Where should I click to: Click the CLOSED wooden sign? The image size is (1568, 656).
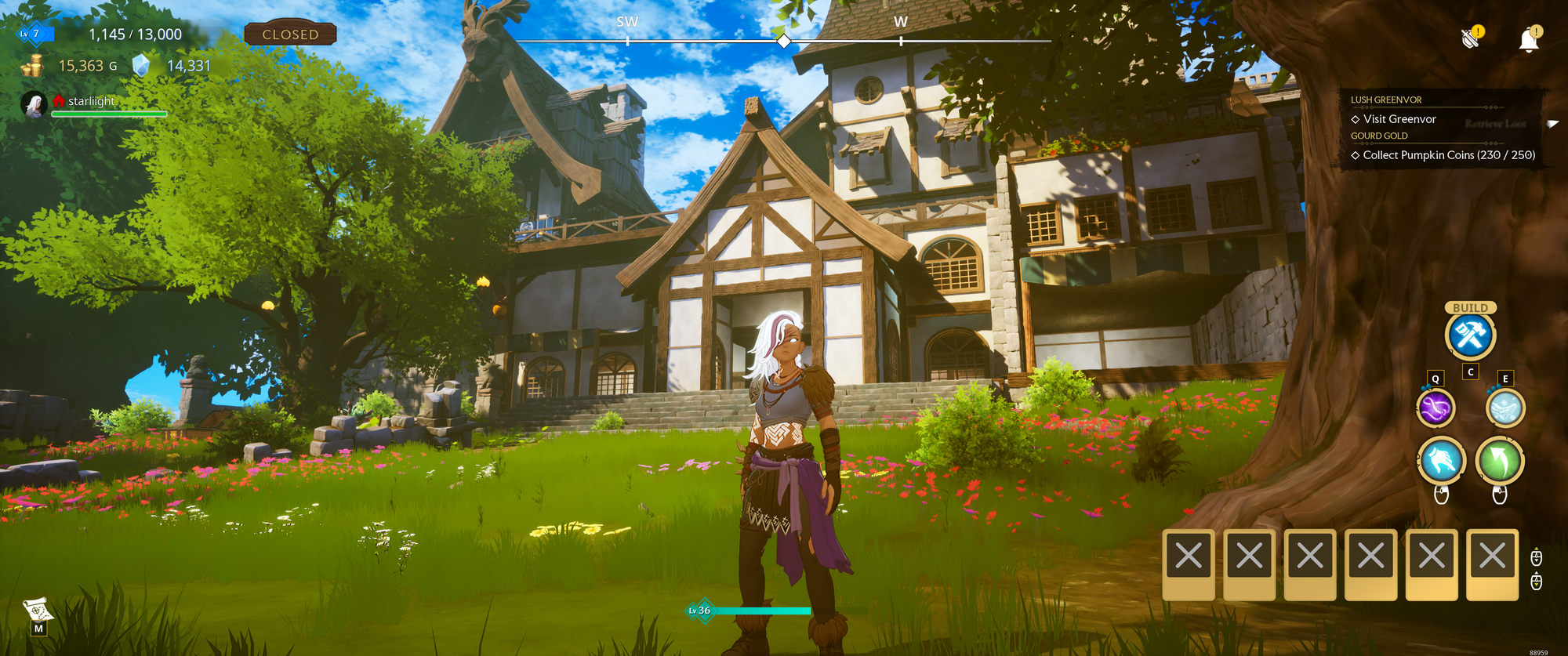pyautogui.click(x=290, y=34)
